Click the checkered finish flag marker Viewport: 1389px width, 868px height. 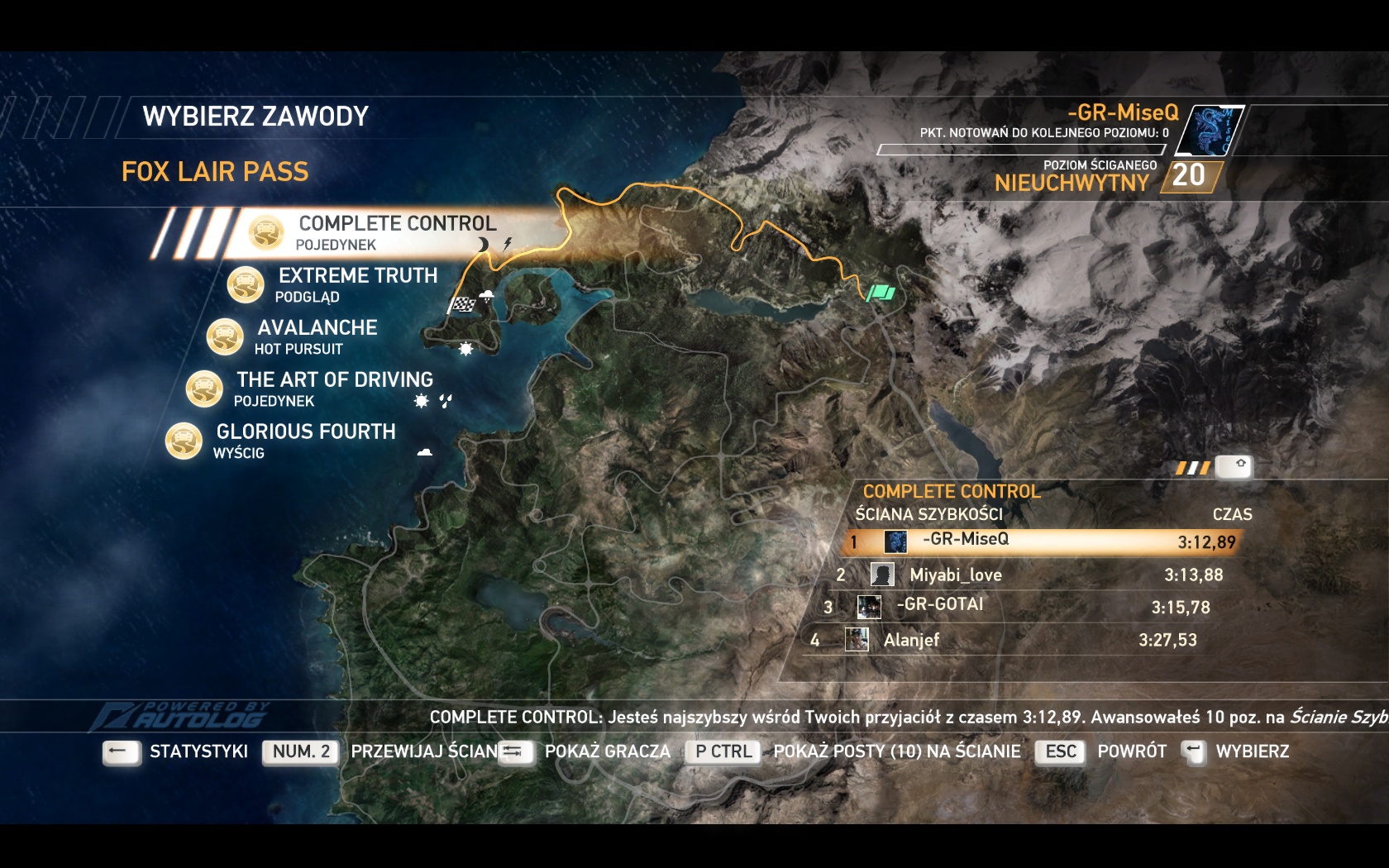[463, 304]
